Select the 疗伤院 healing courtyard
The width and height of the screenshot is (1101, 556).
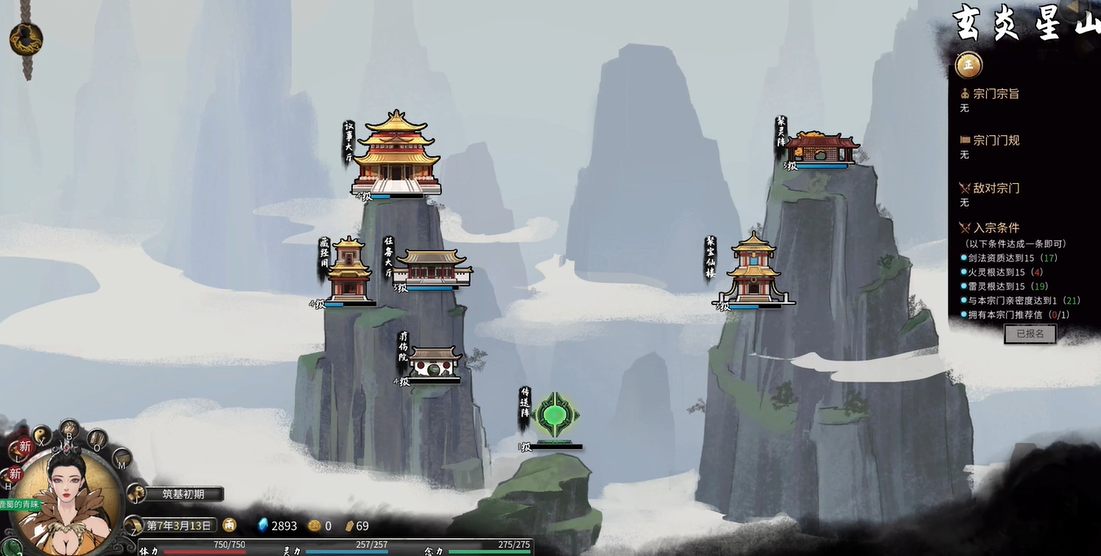pos(434,362)
